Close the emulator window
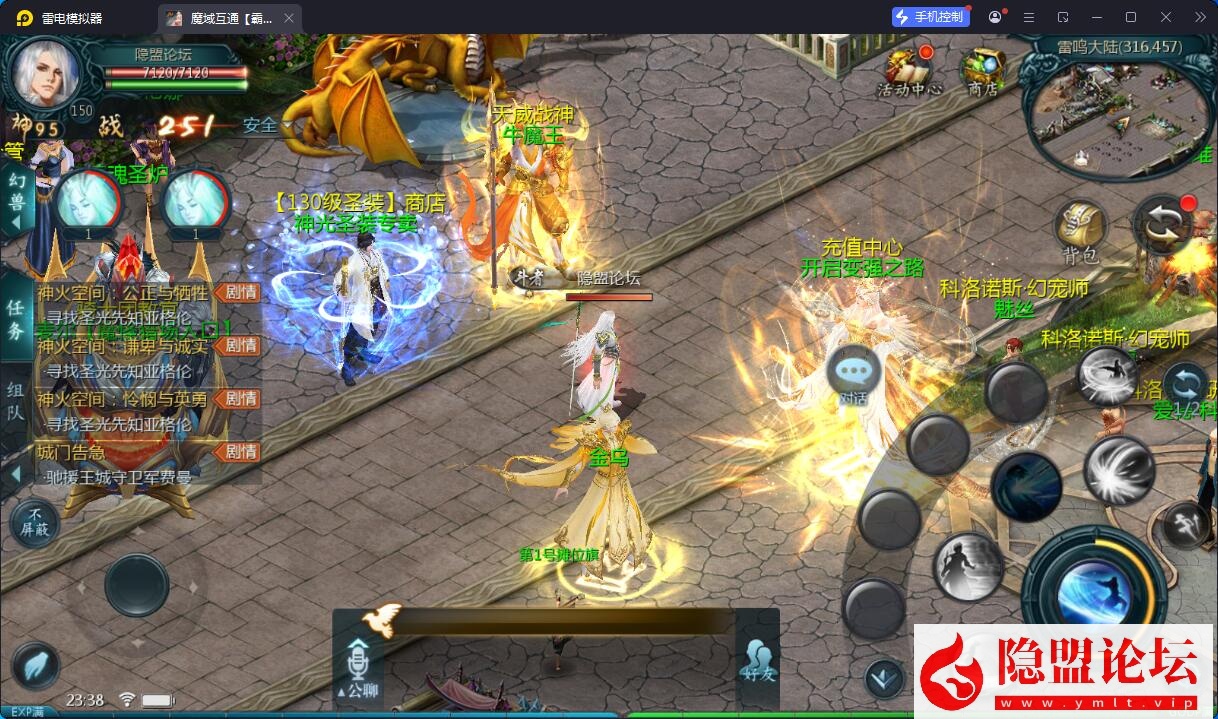This screenshot has width=1218, height=719. tap(1166, 17)
